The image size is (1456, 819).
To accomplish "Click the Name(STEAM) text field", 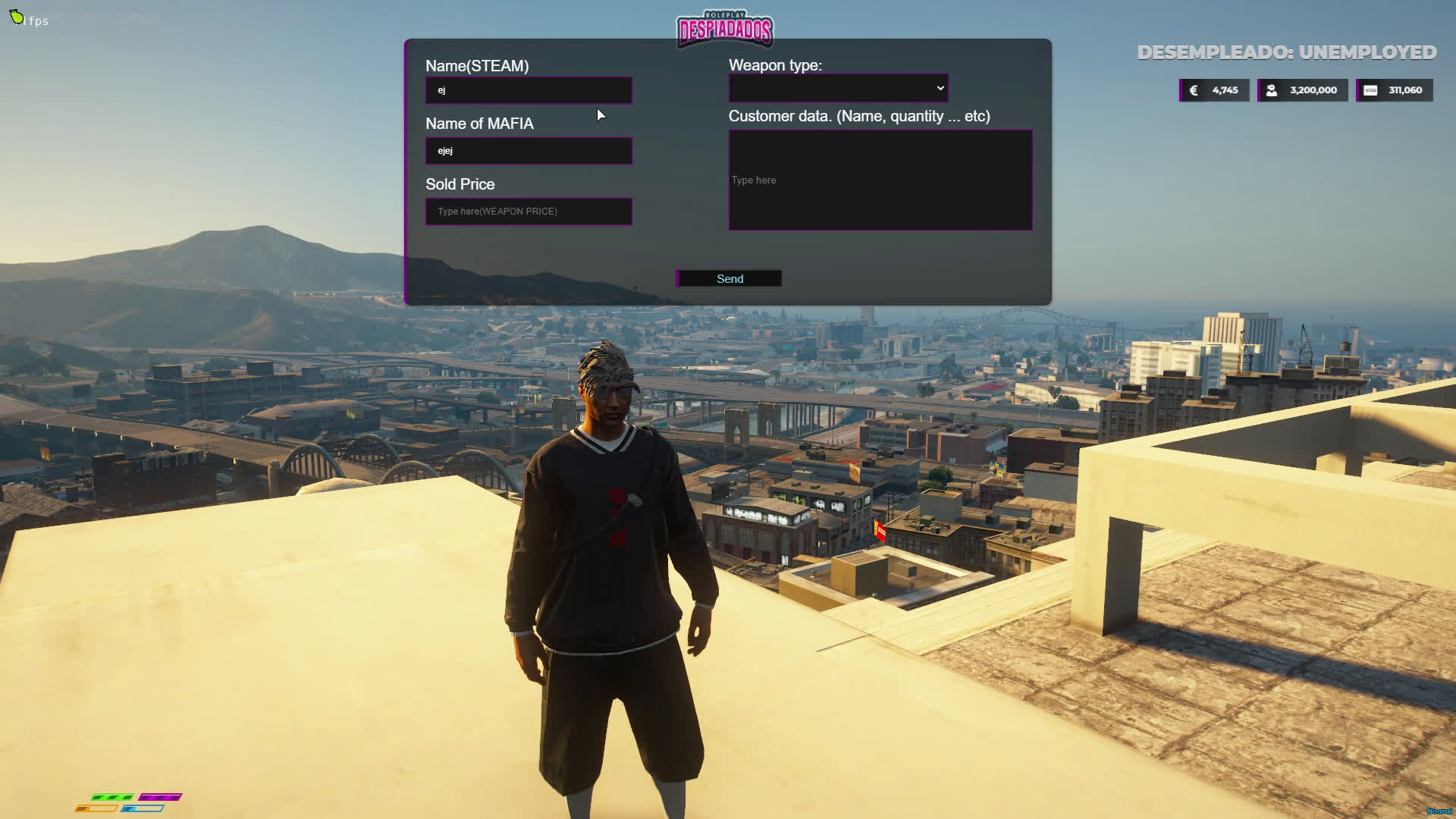I will point(529,90).
